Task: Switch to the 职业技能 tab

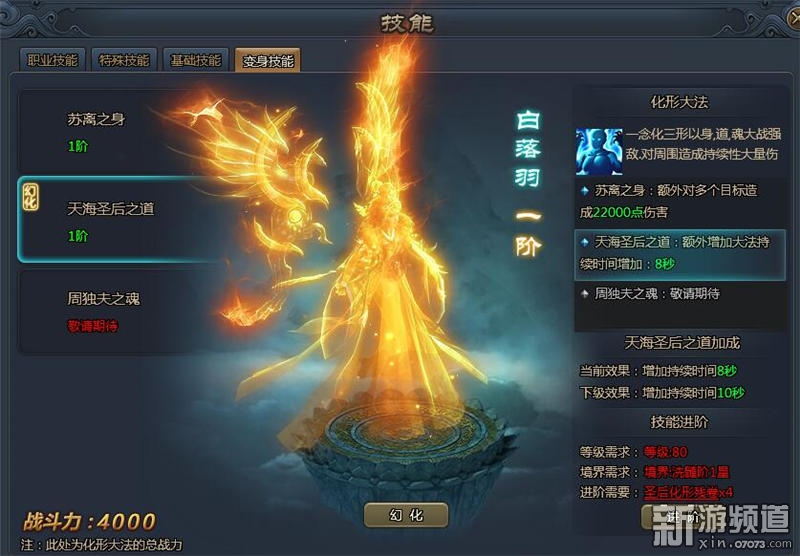Action: 53,60
